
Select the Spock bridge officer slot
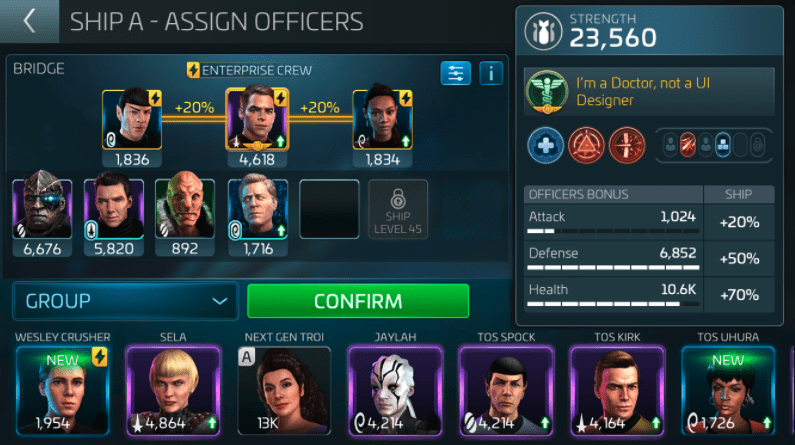click(130, 119)
